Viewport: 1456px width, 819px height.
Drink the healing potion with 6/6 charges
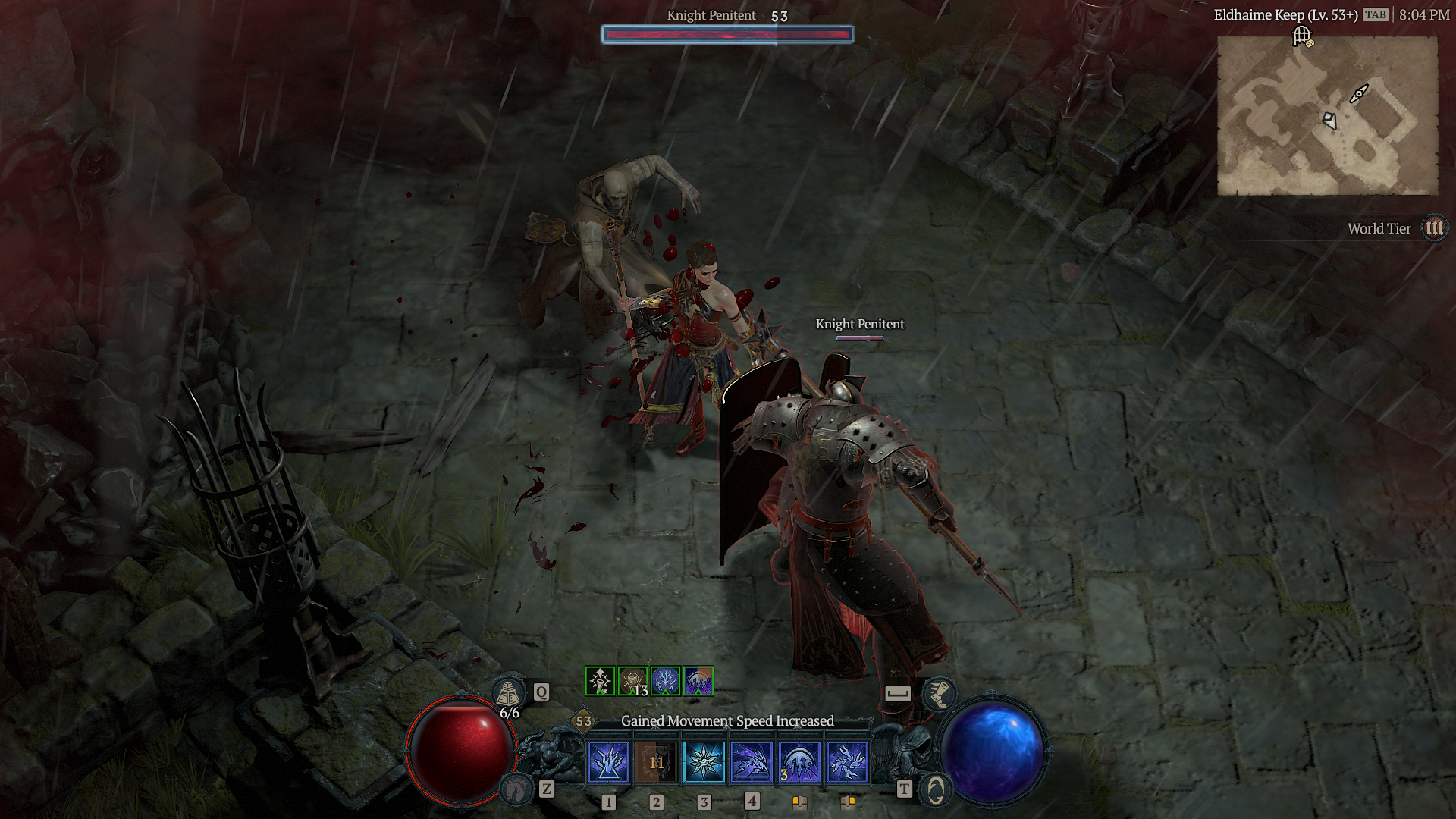point(508,693)
